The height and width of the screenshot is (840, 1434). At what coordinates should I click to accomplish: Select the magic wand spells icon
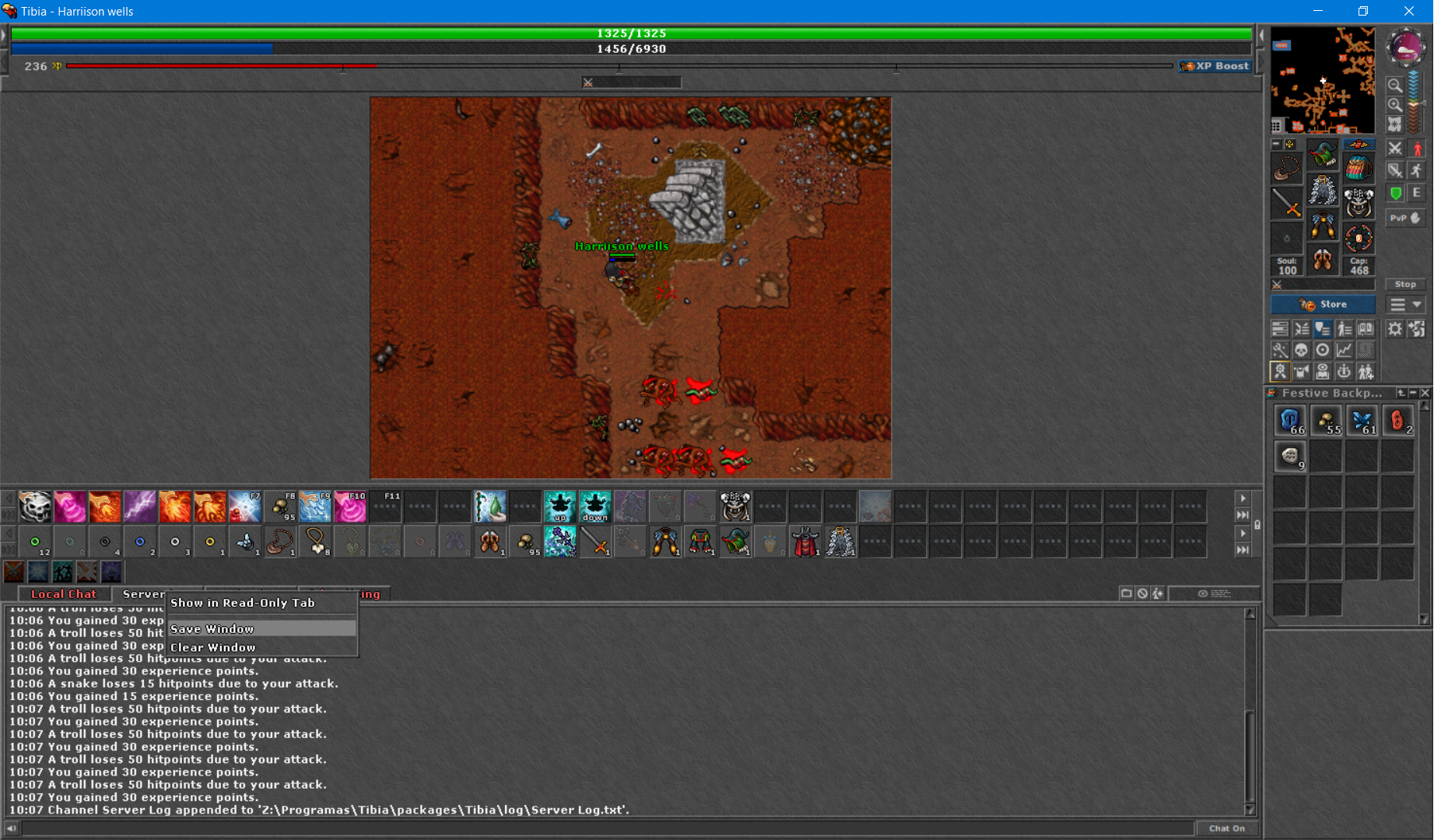(x=1280, y=350)
